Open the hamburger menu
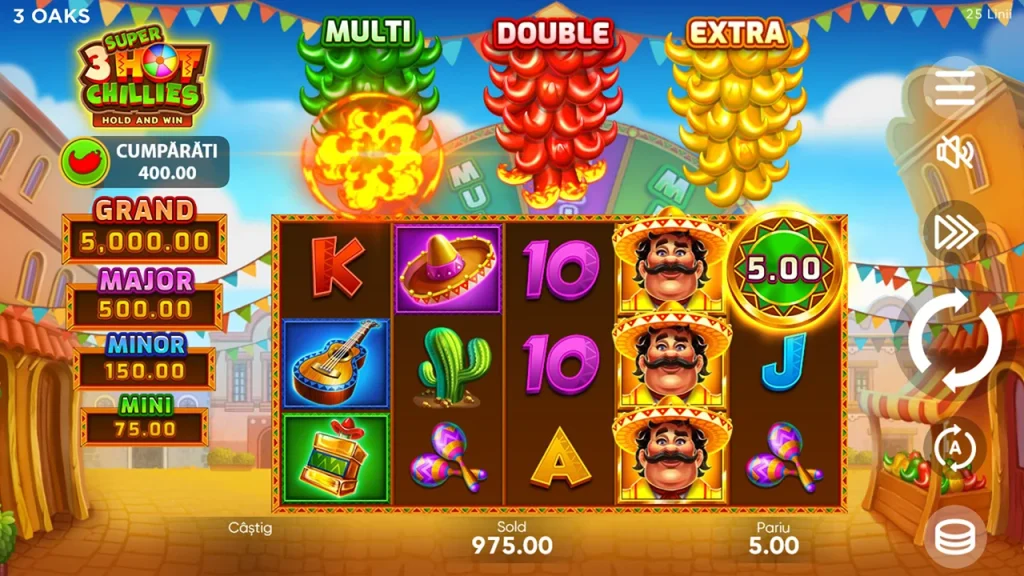This screenshot has height=576, width=1024. pyautogui.click(x=955, y=91)
